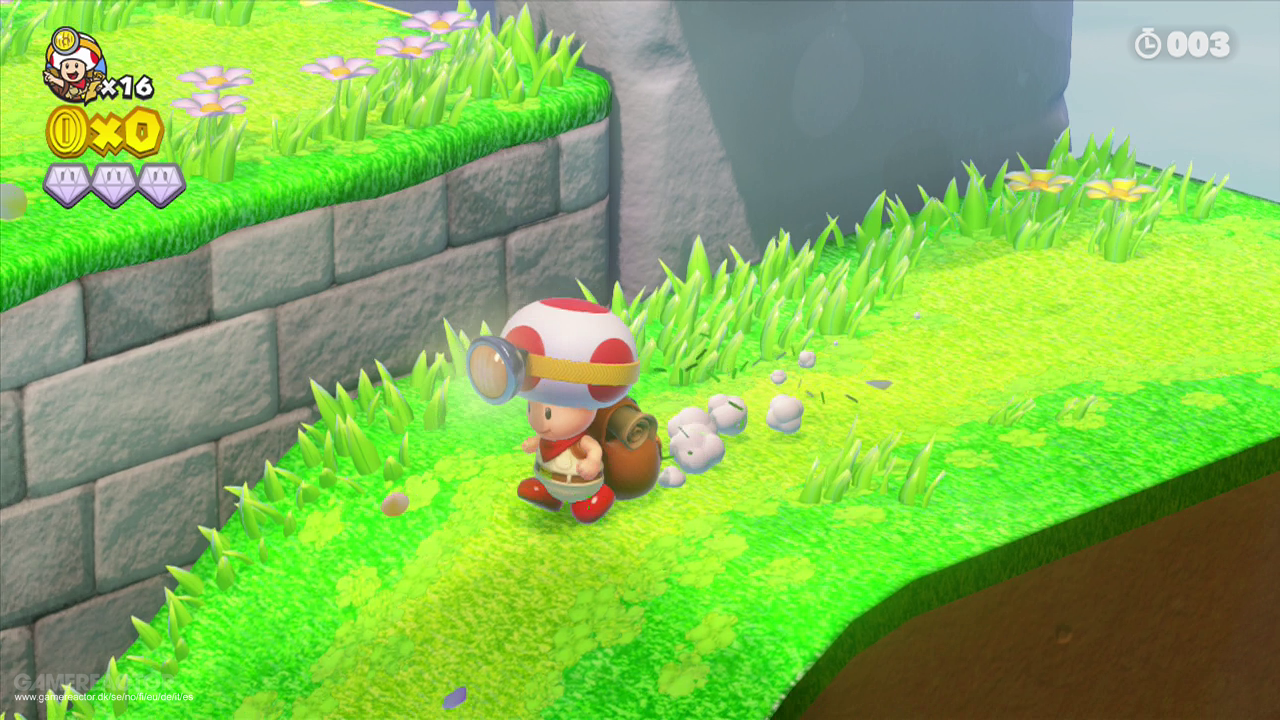Click the third diamond collectible icon
The width and height of the screenshot is (1280, 720).
(x=160, y=183)
